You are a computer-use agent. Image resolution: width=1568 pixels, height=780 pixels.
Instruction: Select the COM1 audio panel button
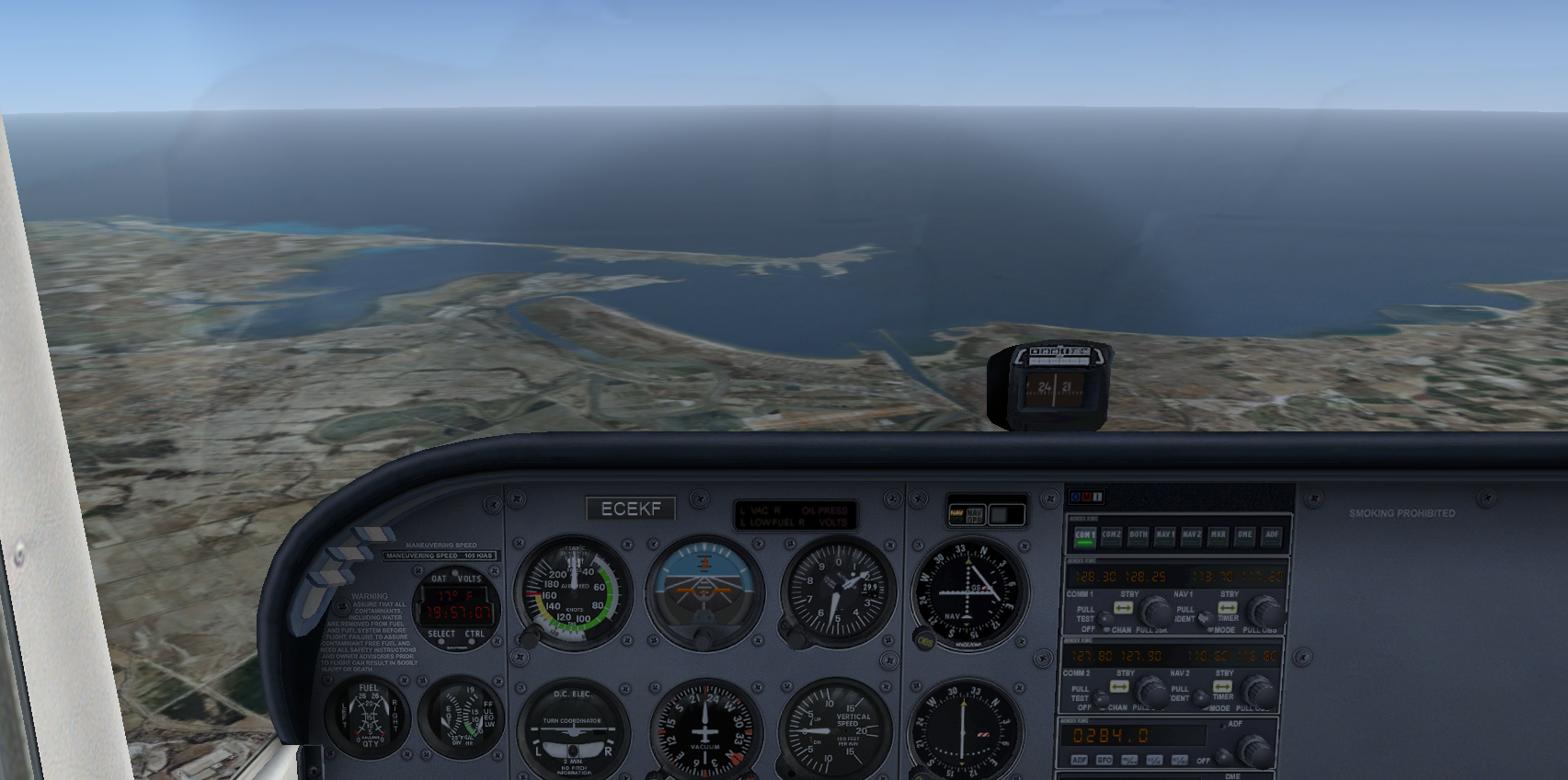point(1084,536)
